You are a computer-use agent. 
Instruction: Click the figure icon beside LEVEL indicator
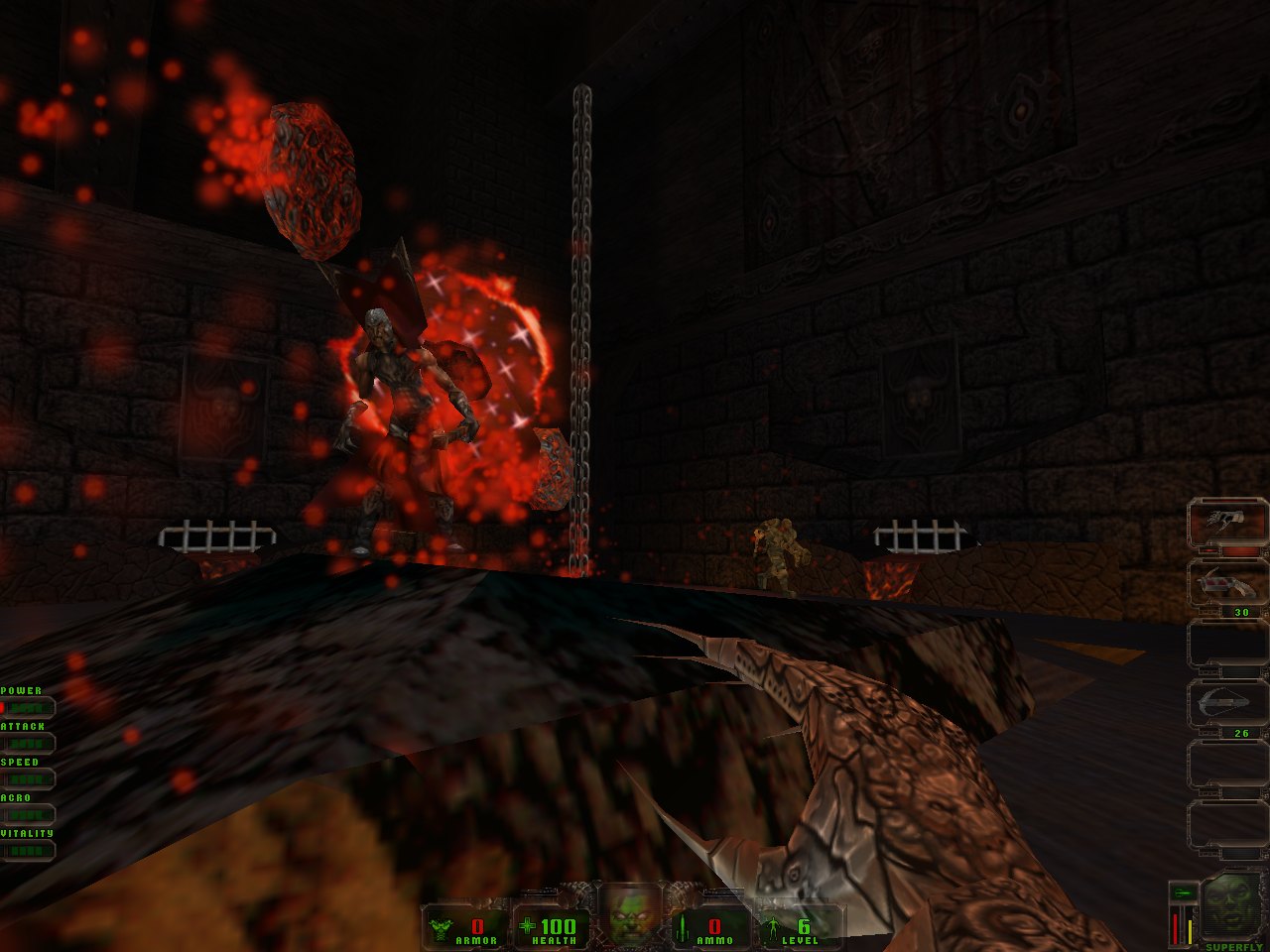click(772, 928)
